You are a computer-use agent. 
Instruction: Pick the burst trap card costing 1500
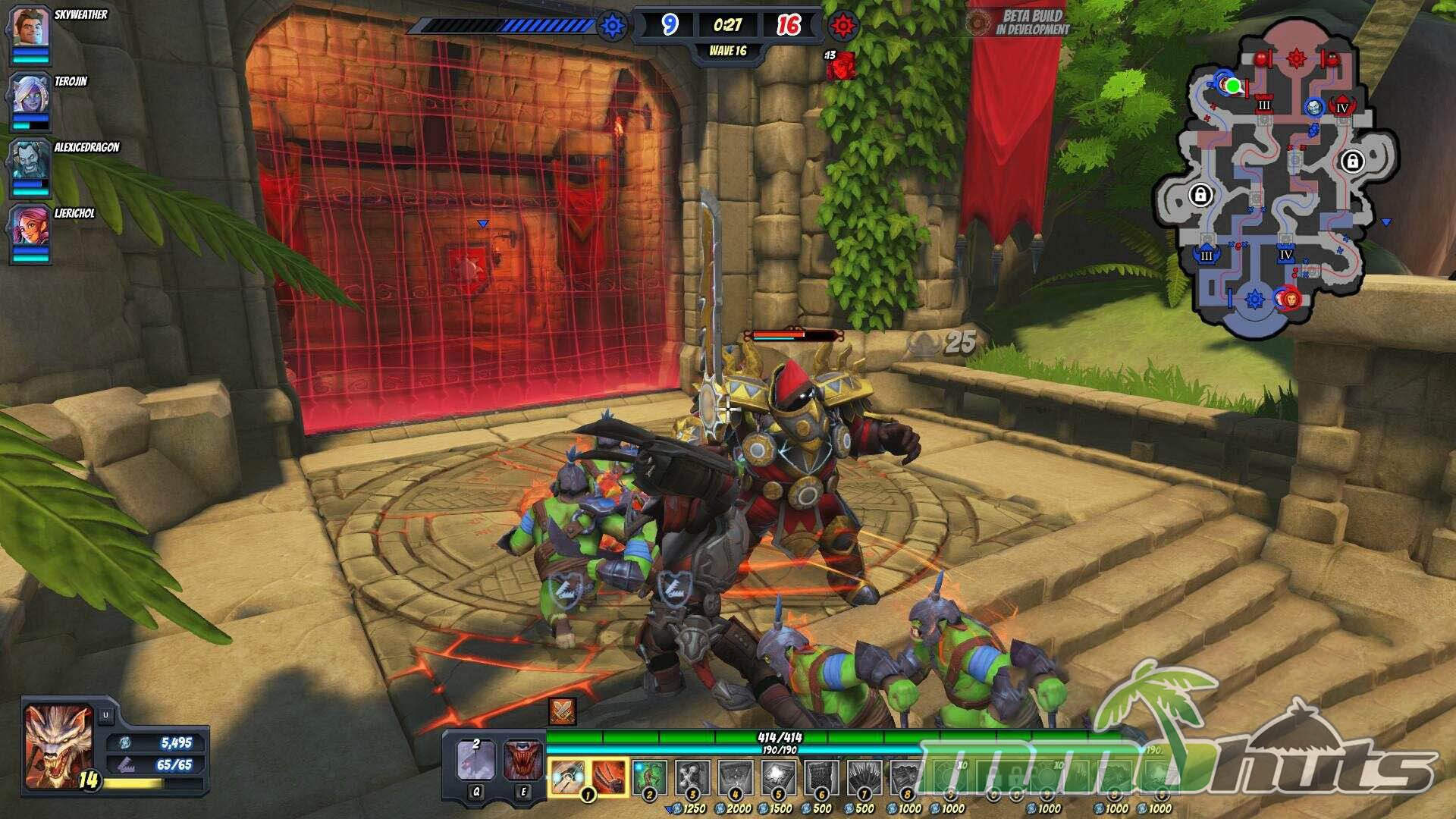[778, 777]
